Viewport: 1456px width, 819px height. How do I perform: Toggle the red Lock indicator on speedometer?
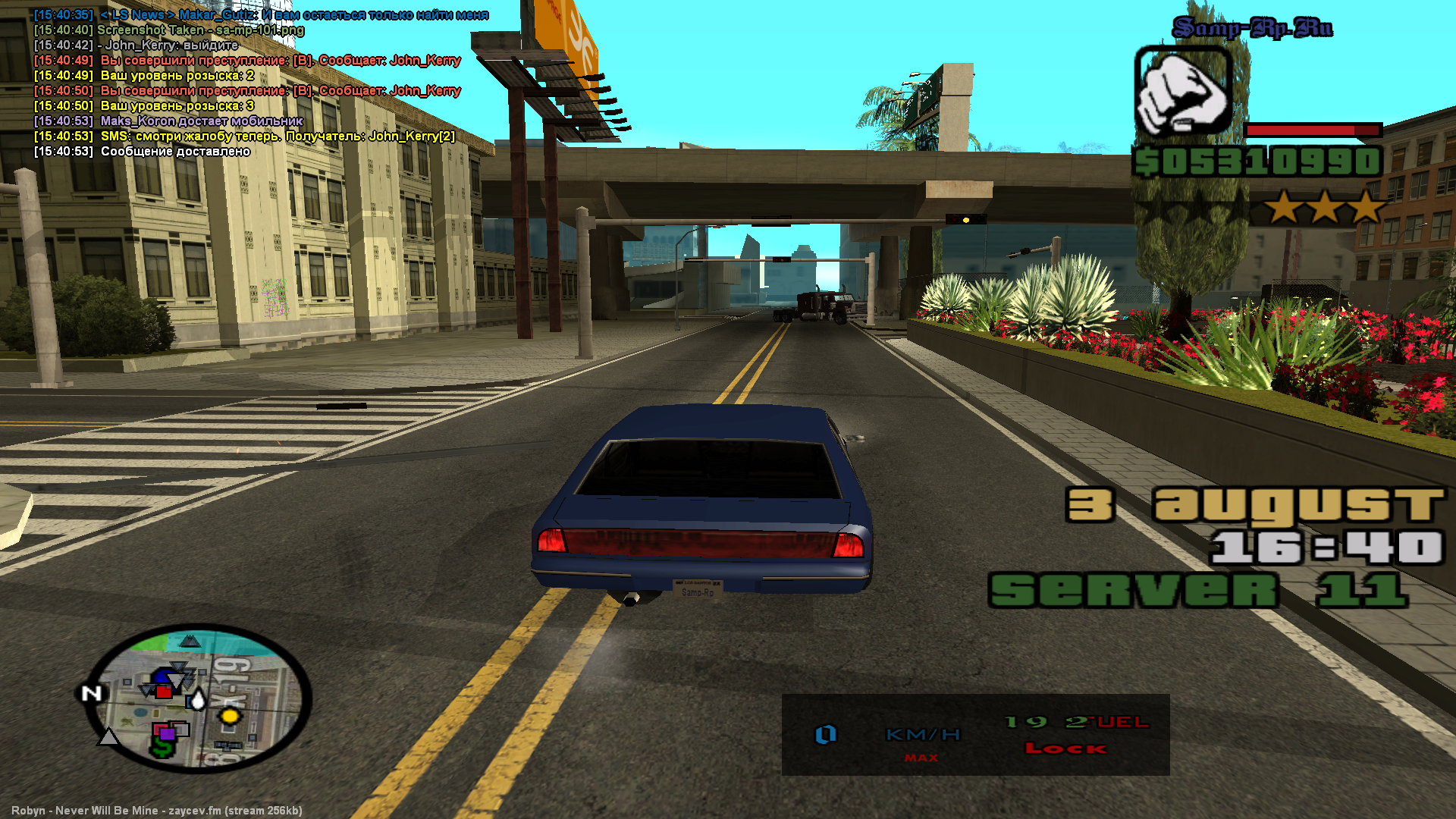pyautogui.click(x=1065, y=748)
